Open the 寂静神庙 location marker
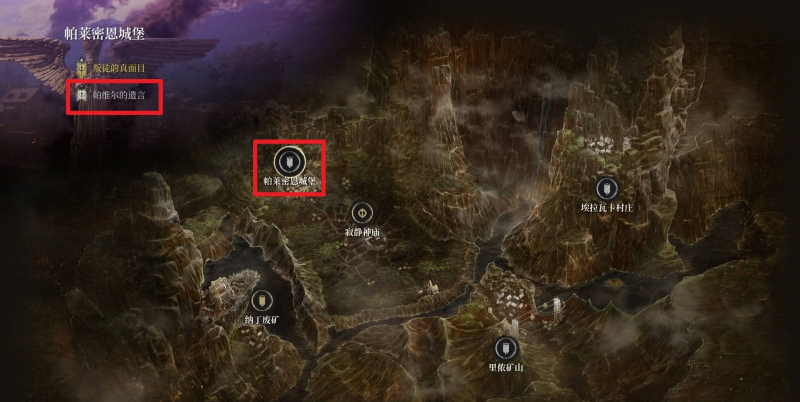Image resolution: width=800 pixels, height=402 pixels. [x=361, y=213]
